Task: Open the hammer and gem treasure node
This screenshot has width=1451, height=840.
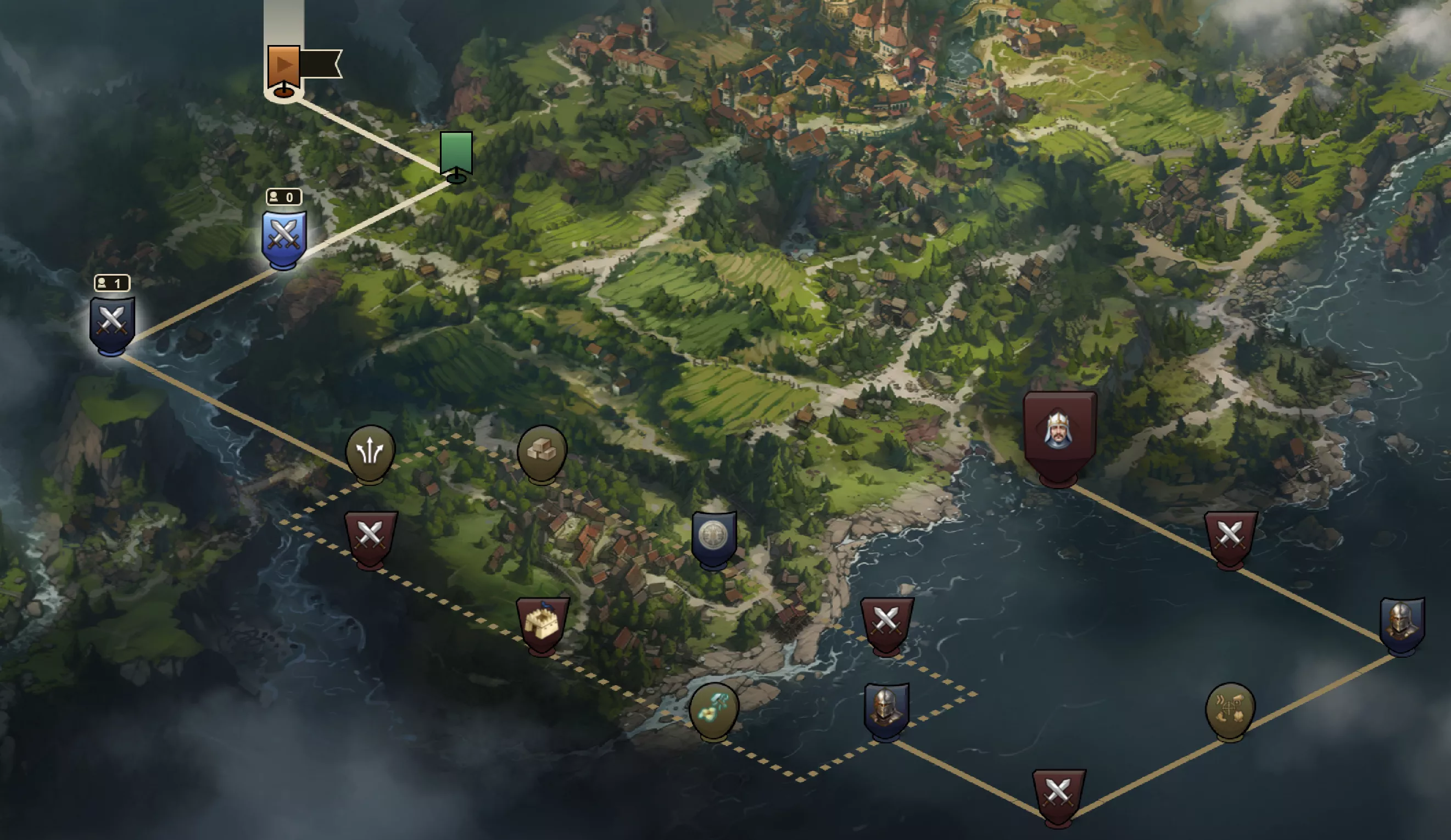Action: (x=713, y=710)
